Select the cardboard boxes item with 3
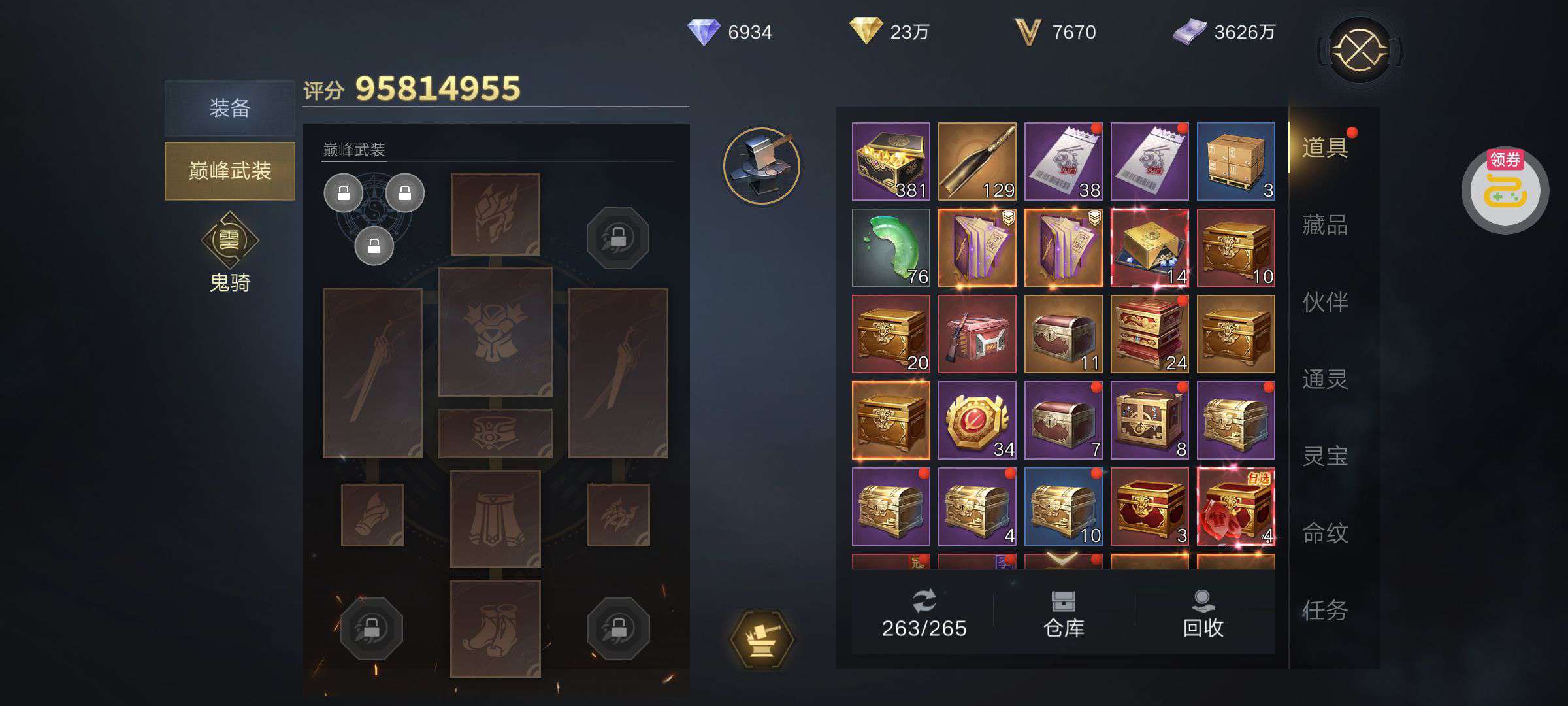Viewport: 1568px width, 706px height. click(1235, 161)
